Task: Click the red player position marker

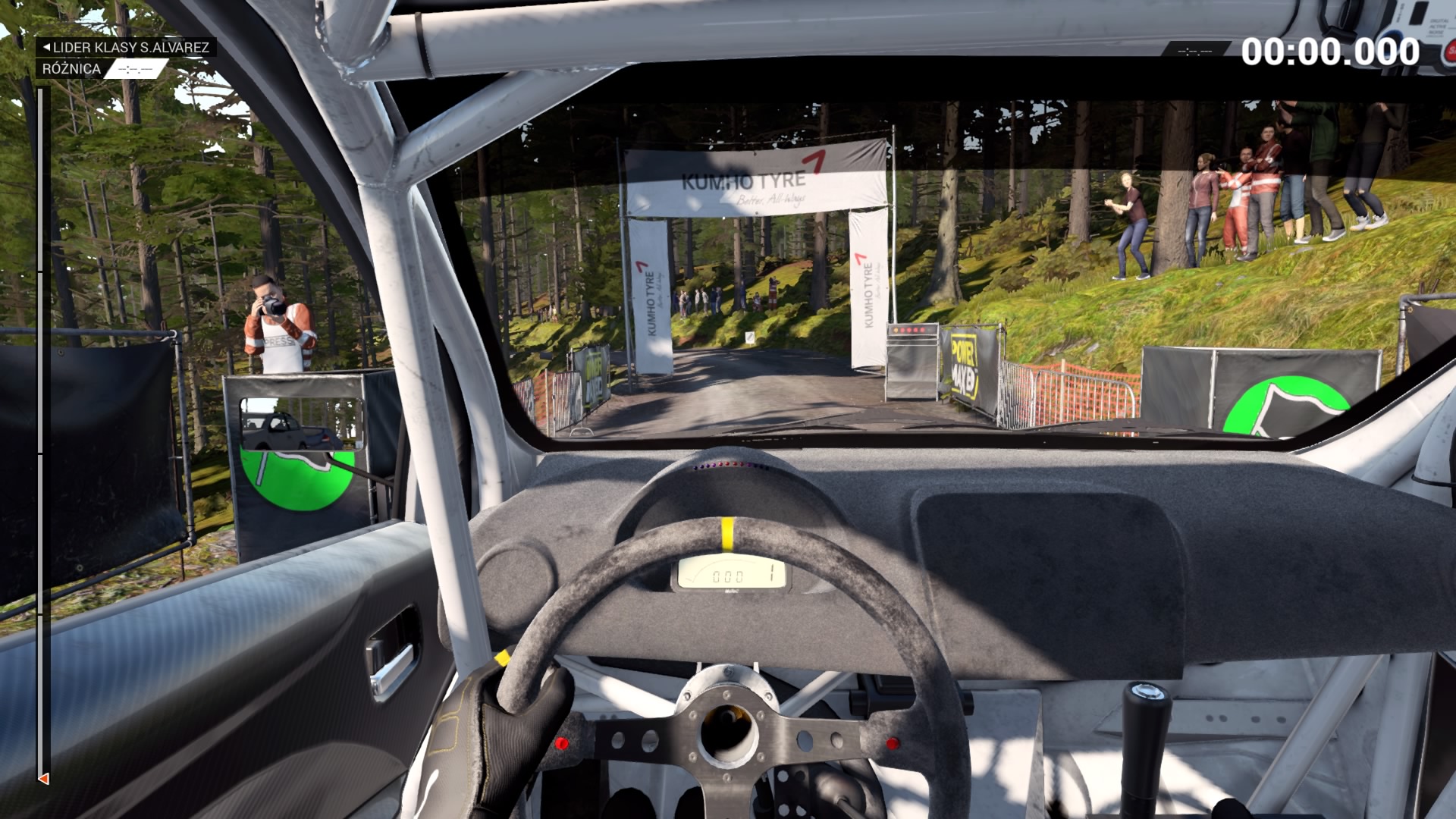Action: coord(44,779)
